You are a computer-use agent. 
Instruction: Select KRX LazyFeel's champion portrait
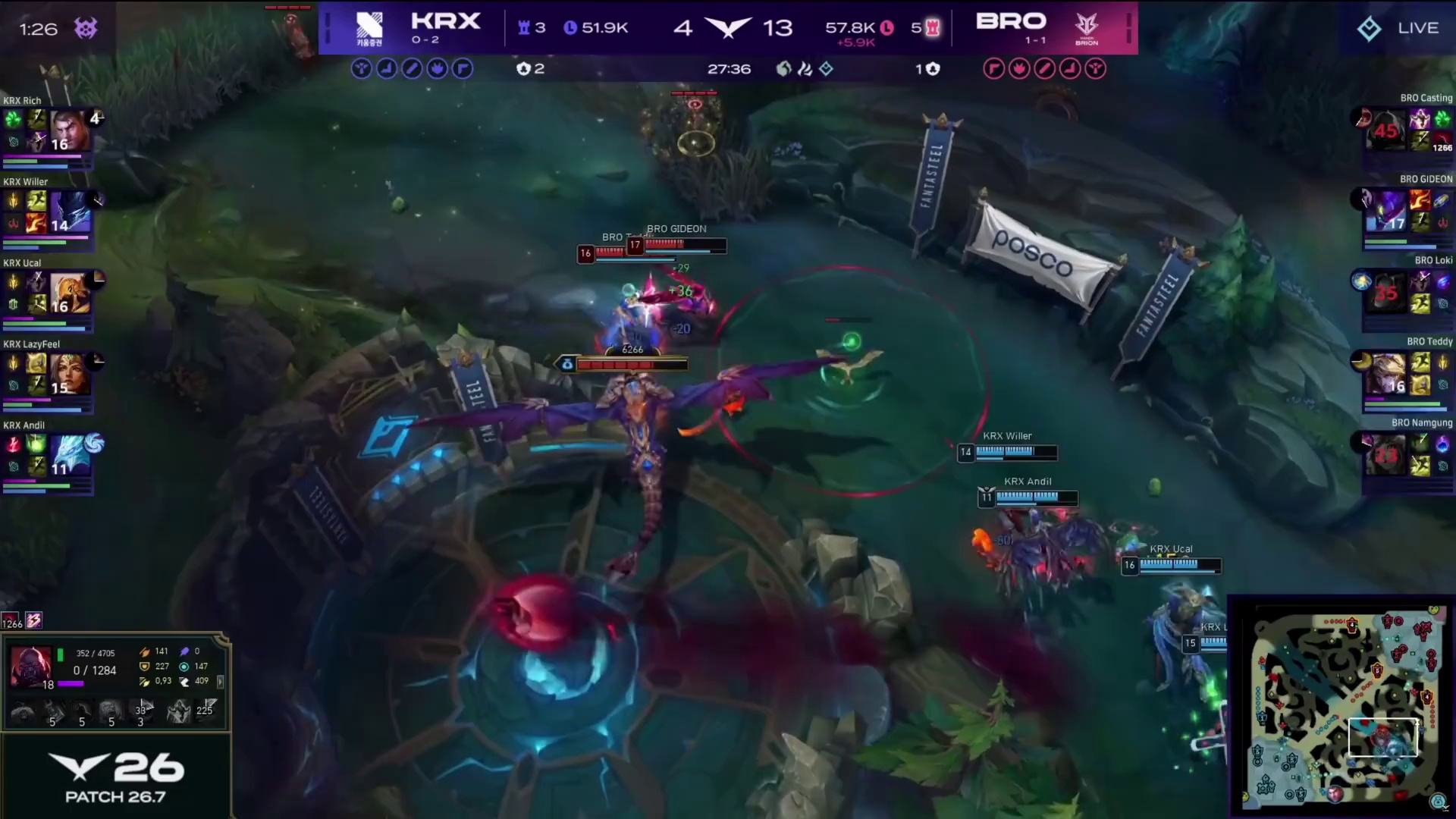(69, 374)
